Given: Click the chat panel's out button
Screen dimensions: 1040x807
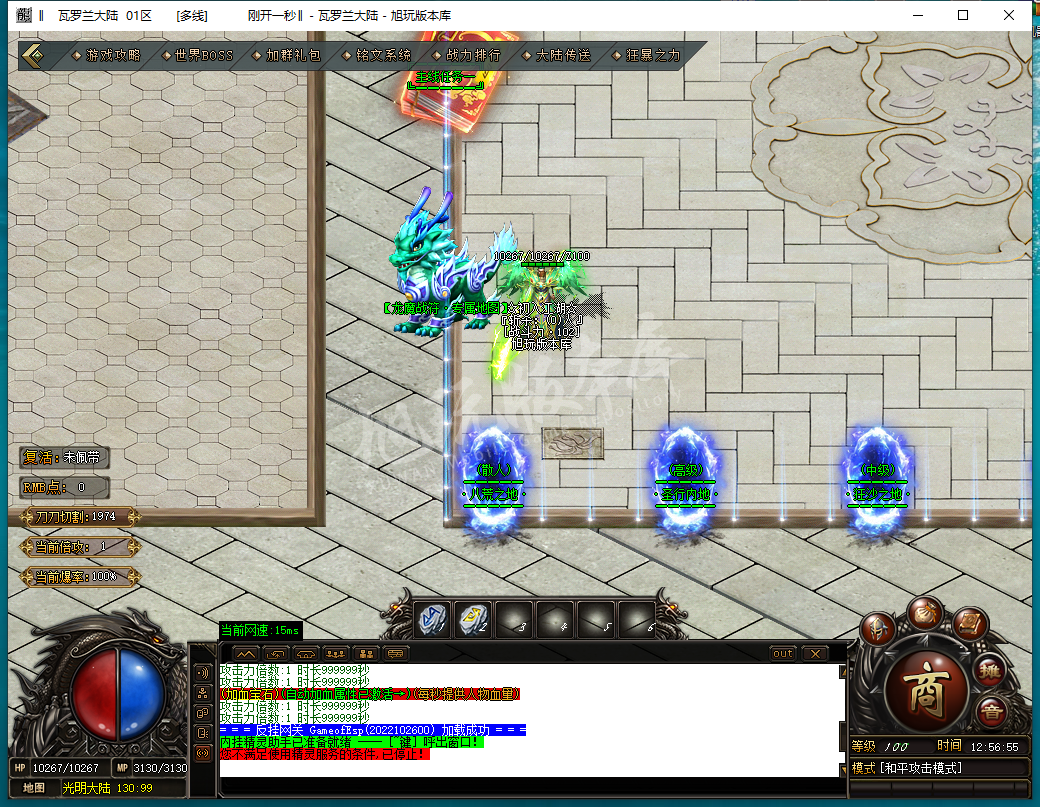Looking at the screenshot, I should pyautogui.click(x=783, y=653).
